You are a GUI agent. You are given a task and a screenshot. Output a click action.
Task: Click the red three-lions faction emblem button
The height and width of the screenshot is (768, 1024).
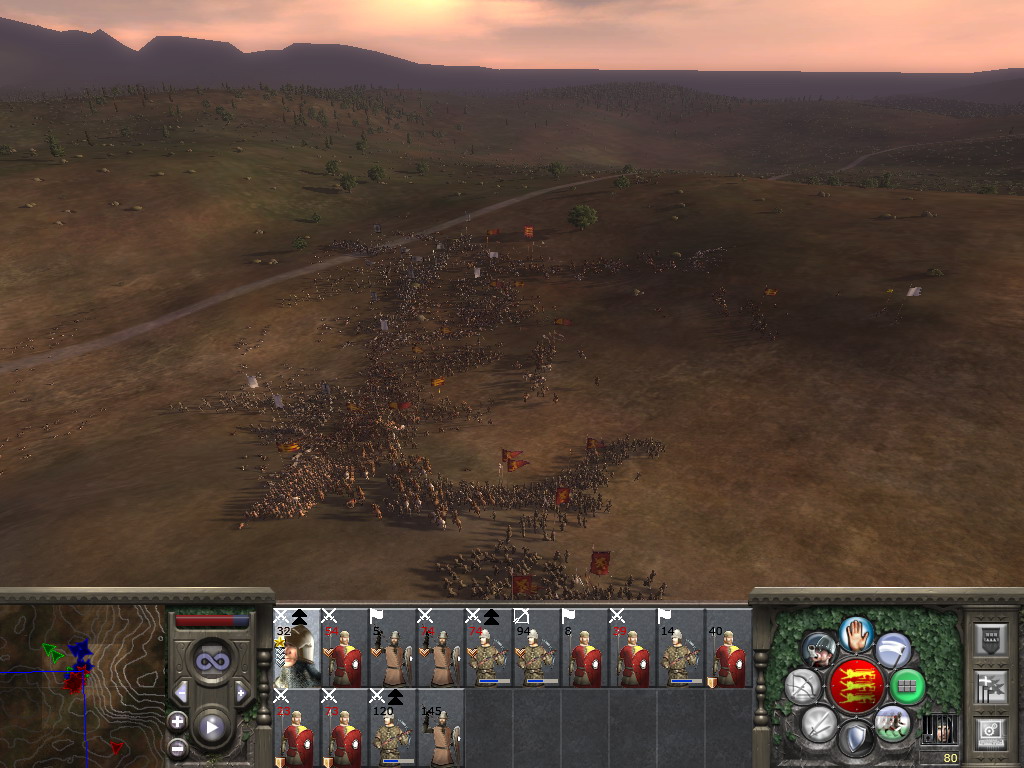[857, 685]
